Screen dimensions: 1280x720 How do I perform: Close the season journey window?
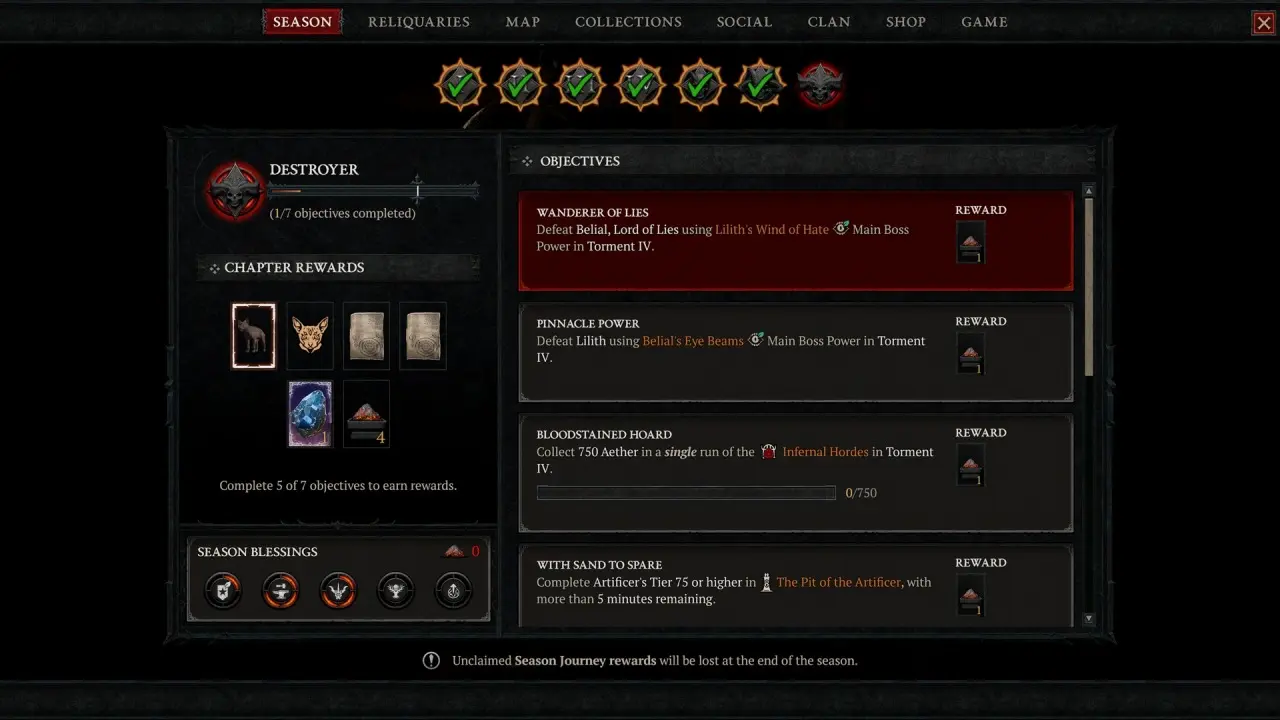[x=1263, y=23]
